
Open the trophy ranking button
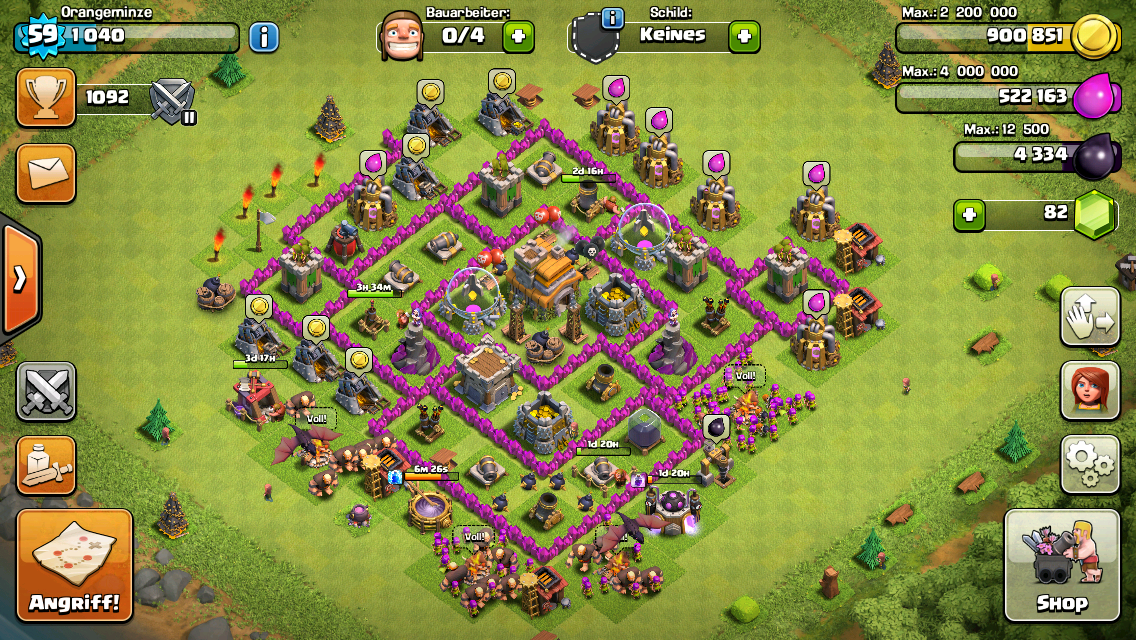pyautogui.click(x=45, y=97)
